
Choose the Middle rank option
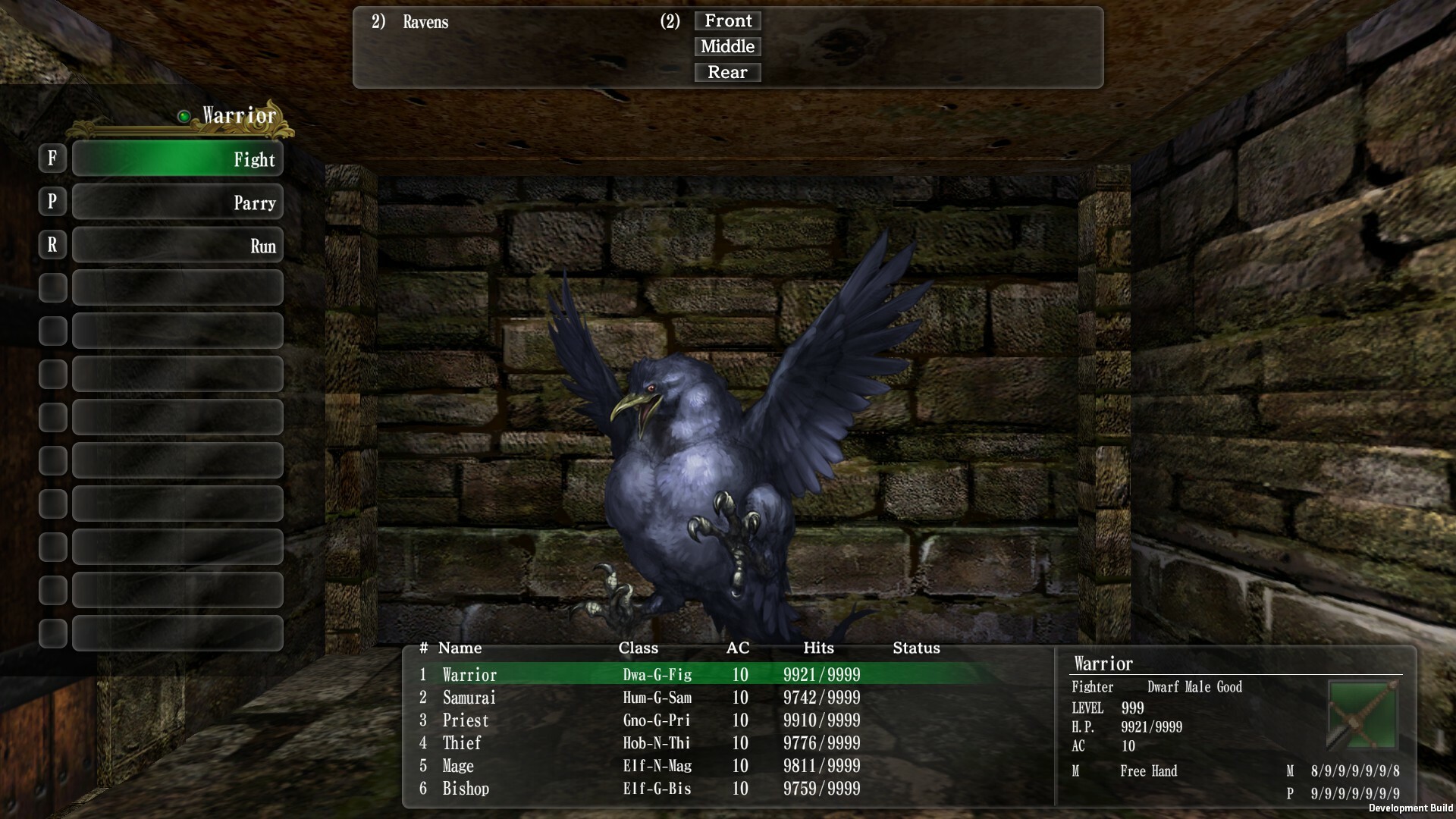coord(726,46)
